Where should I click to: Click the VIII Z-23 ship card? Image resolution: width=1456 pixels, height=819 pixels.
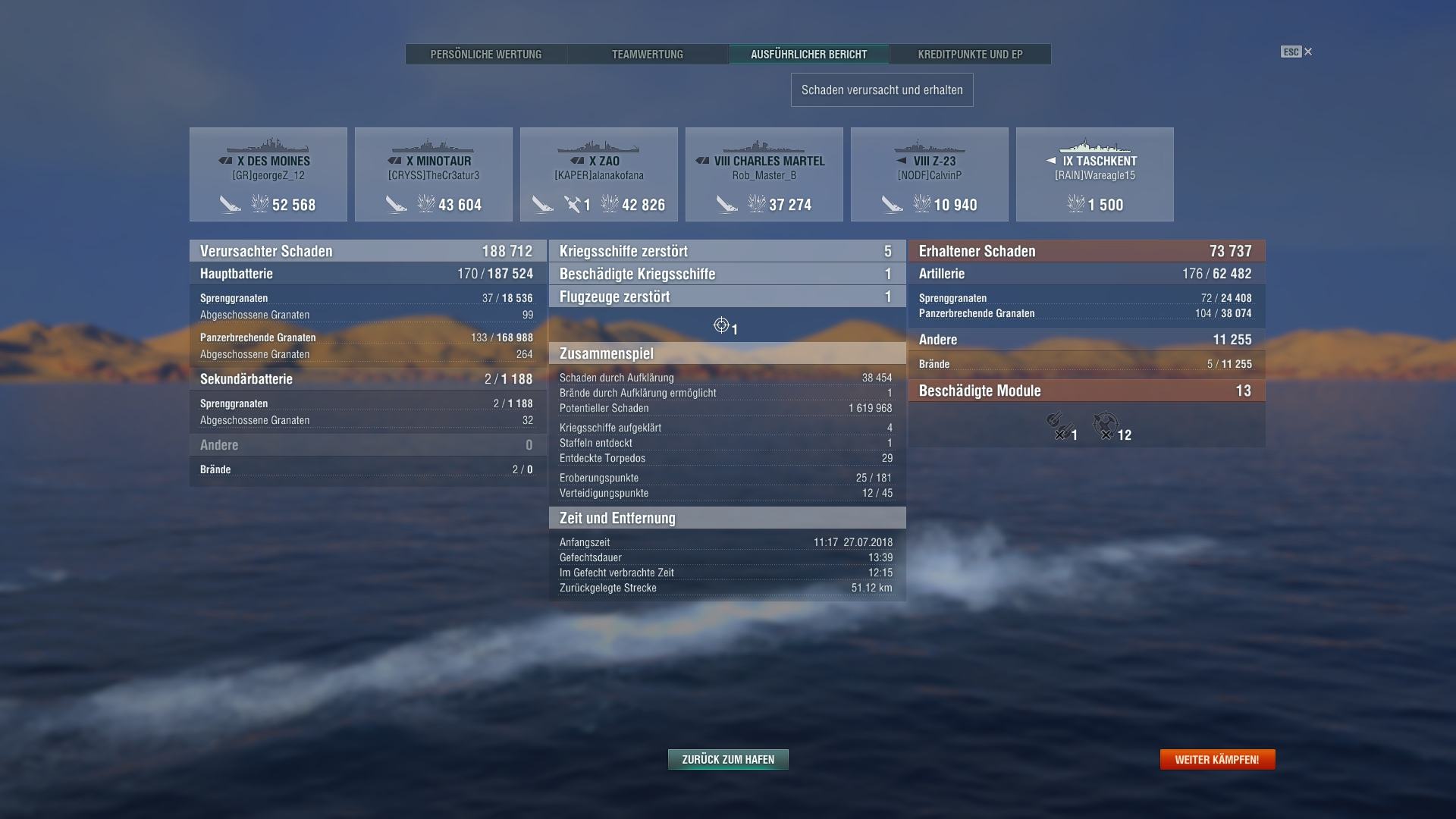[930, 174]
